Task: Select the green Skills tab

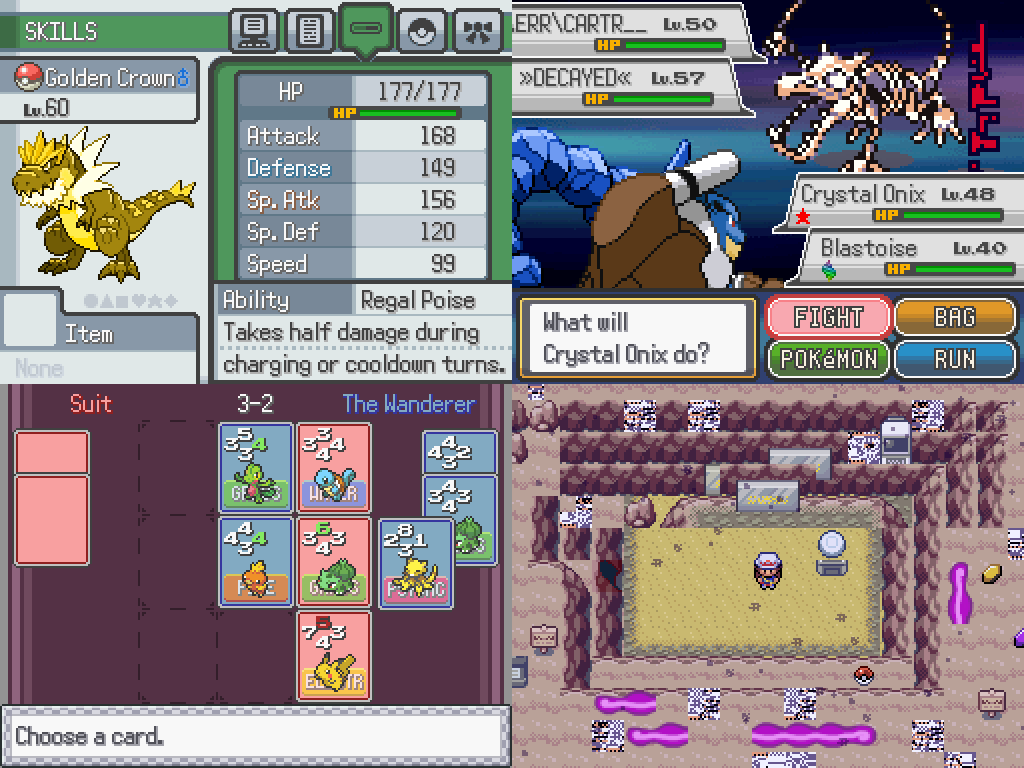Action: point(366,29)
